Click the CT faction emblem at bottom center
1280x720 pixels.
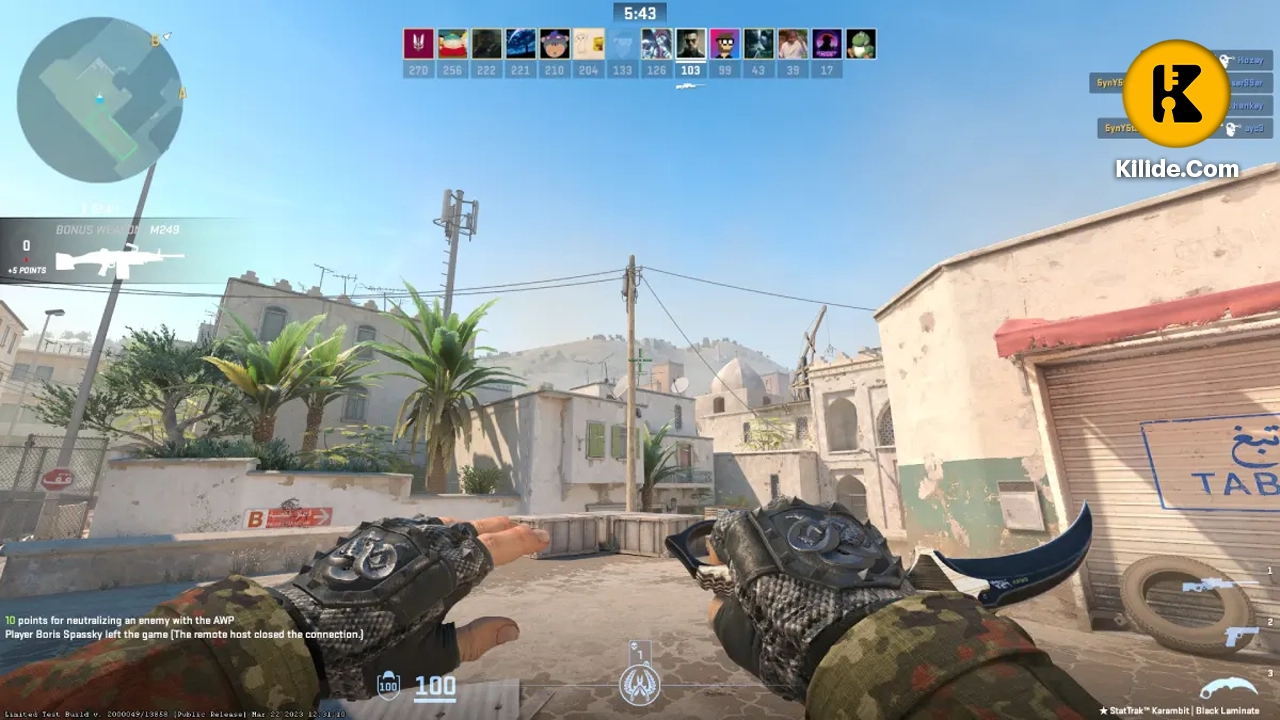640,686
